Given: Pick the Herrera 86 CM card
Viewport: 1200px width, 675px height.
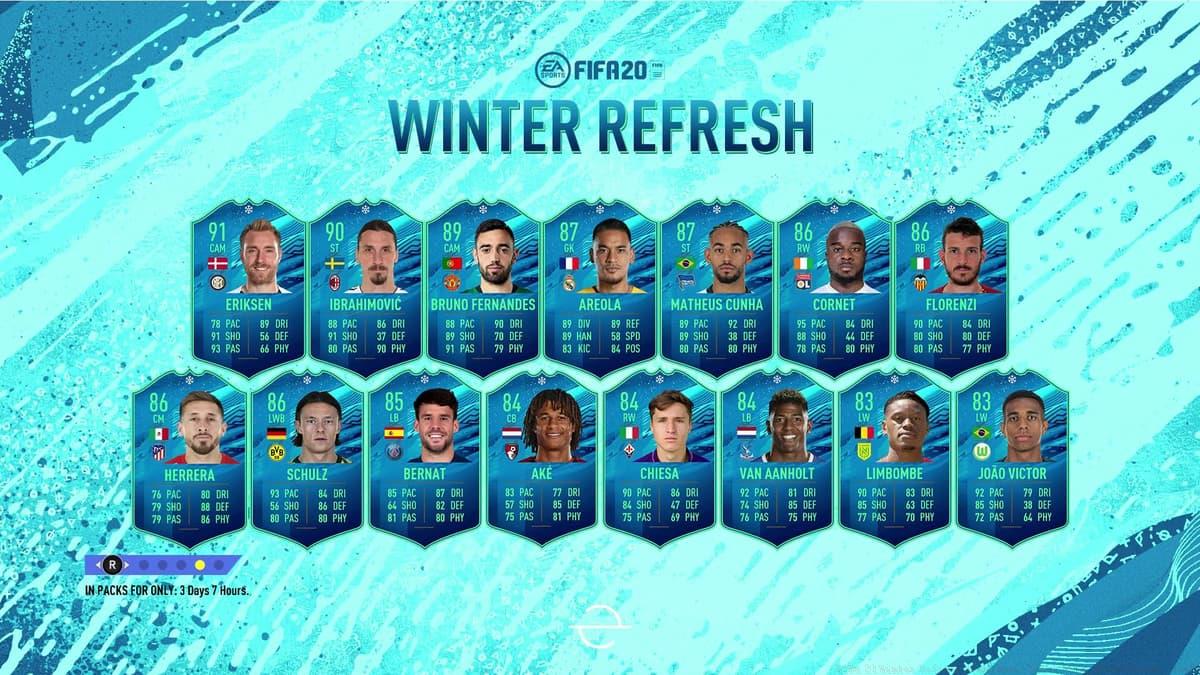Looking at the screenshot, I should click(x=188, y=458).
